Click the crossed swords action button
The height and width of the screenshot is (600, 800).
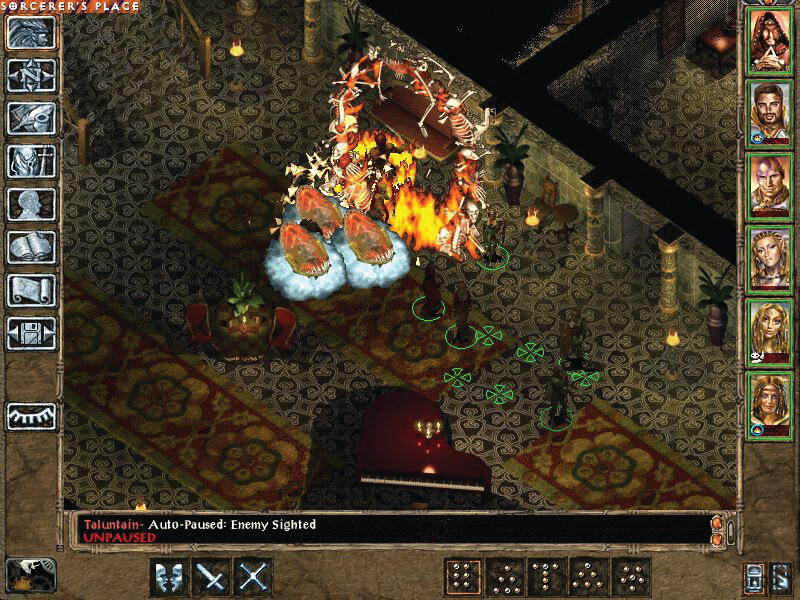pyautogui.click(x=252, y=577)
